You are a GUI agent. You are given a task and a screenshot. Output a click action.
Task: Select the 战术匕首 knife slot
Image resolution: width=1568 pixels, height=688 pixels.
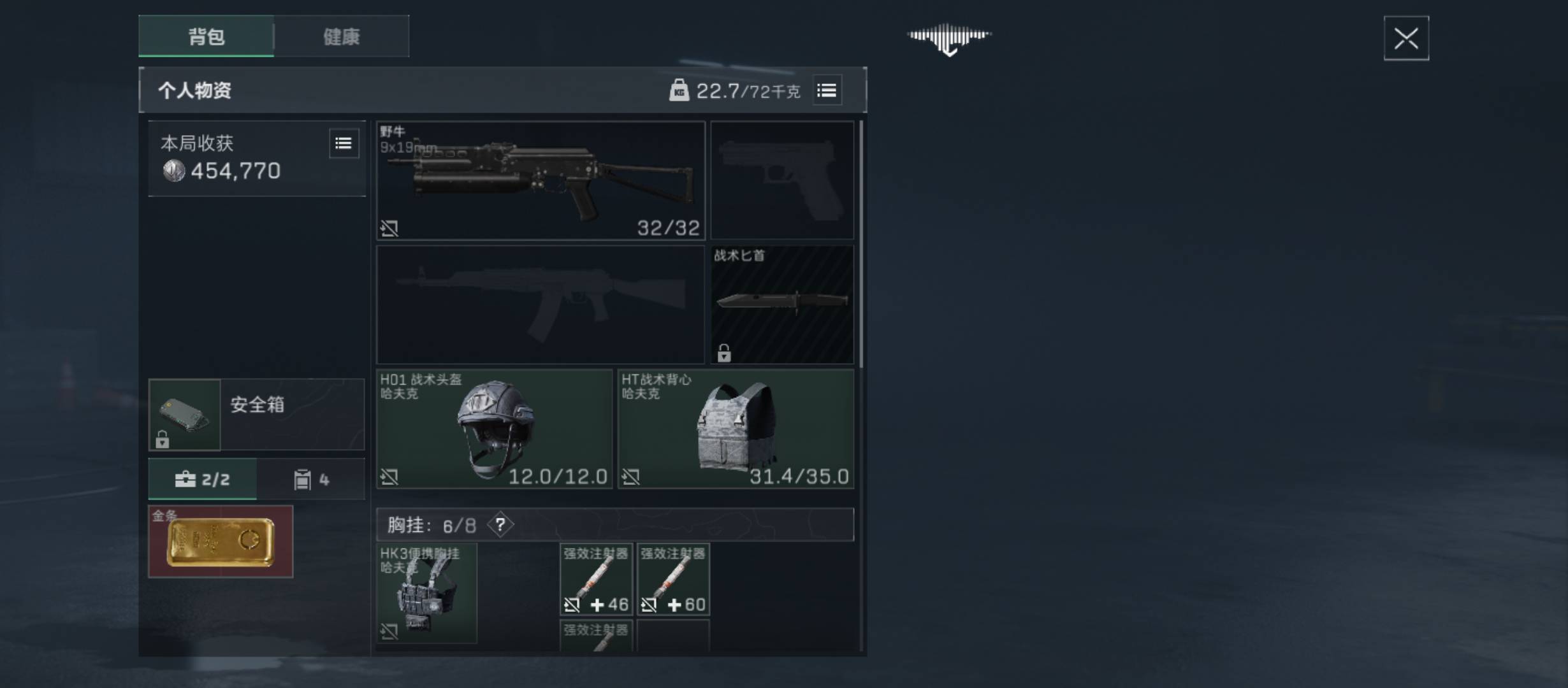pyautogui.click(x=782, y=305)
